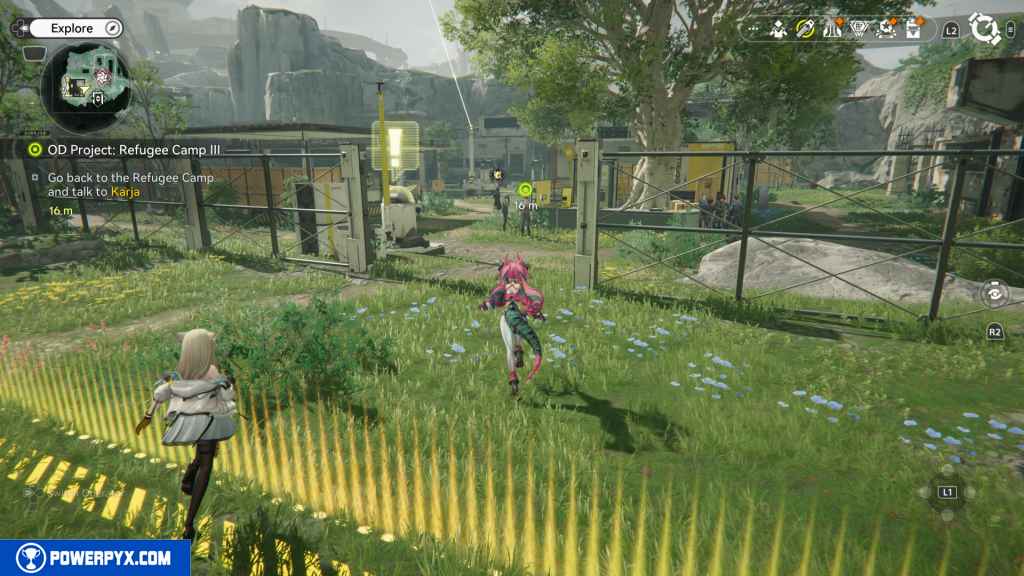
Task: Click the compass icon beside Explore
Action: click(x=112, y=26)
